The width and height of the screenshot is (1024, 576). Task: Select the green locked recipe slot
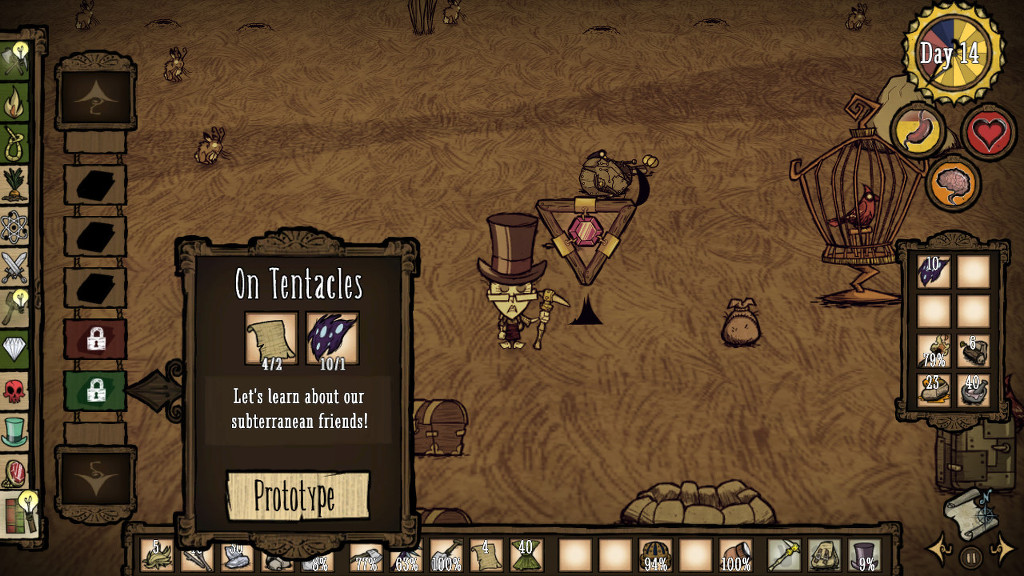point(95,391)
